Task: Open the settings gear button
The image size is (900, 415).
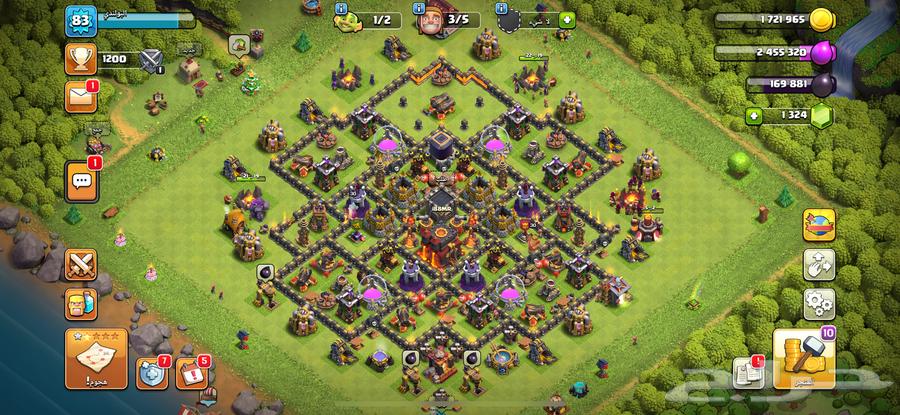Action: coord(819,303)
